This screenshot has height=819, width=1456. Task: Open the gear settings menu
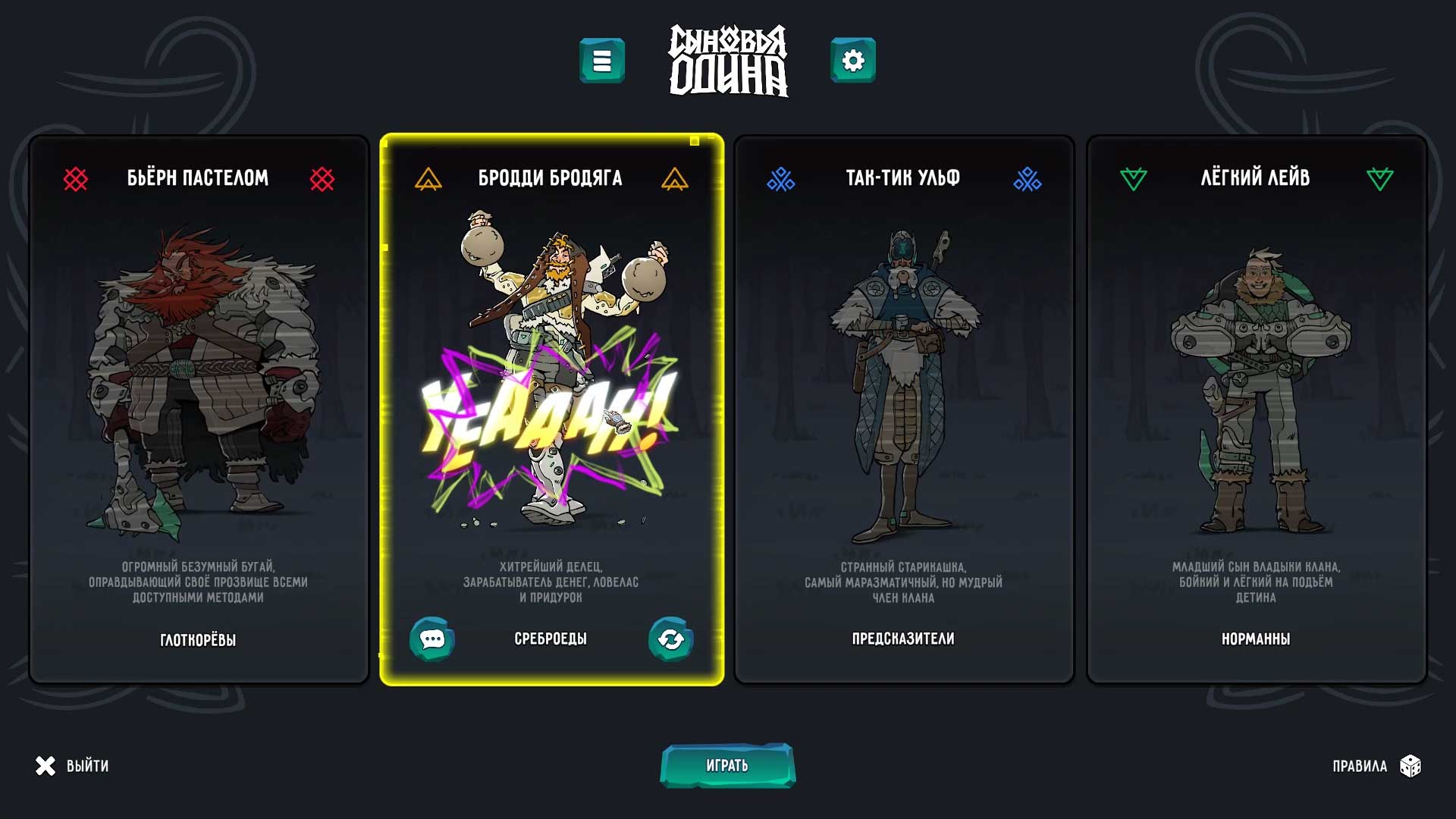[853, 61]
